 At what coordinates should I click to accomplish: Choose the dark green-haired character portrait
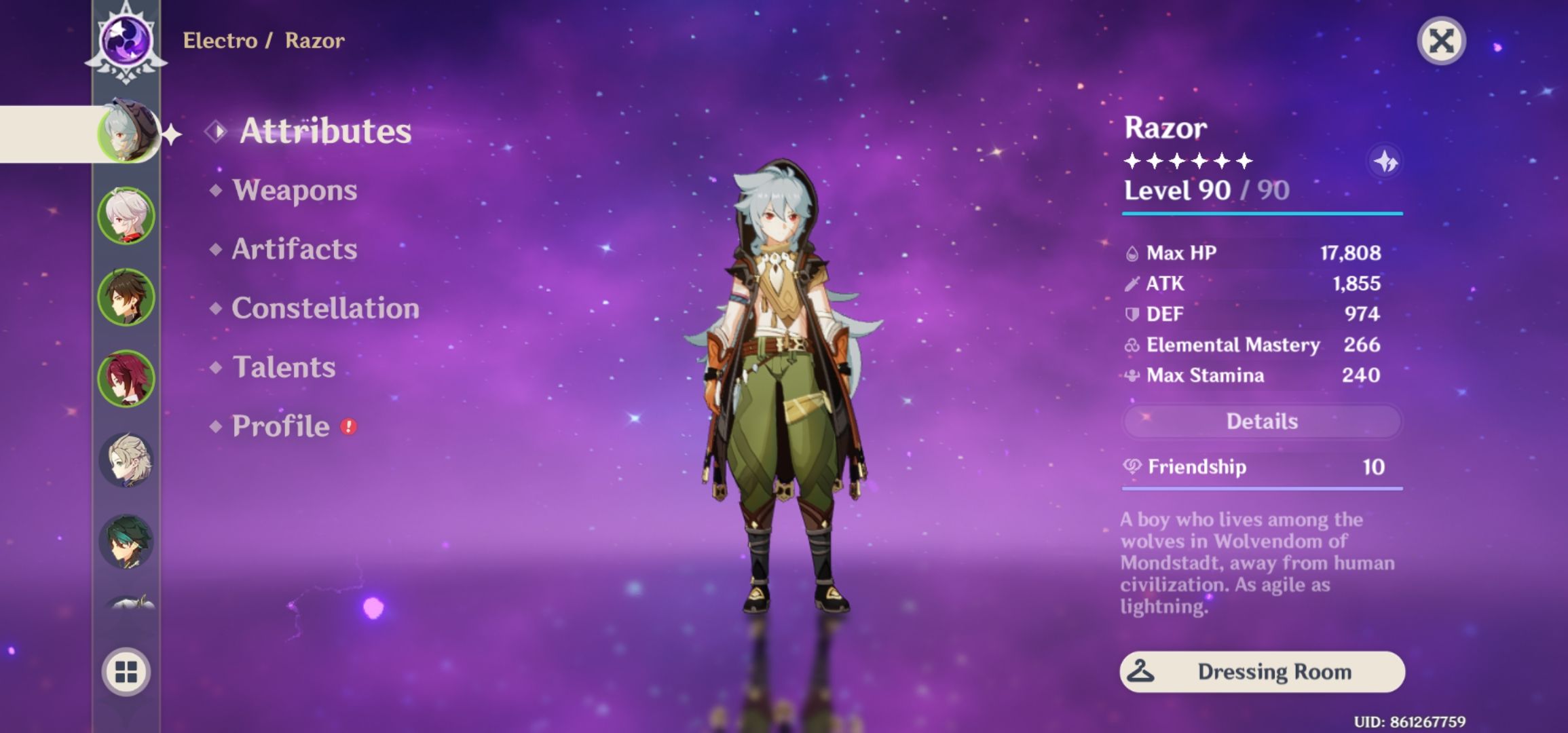pyautogui.click(x=126, y=542)
